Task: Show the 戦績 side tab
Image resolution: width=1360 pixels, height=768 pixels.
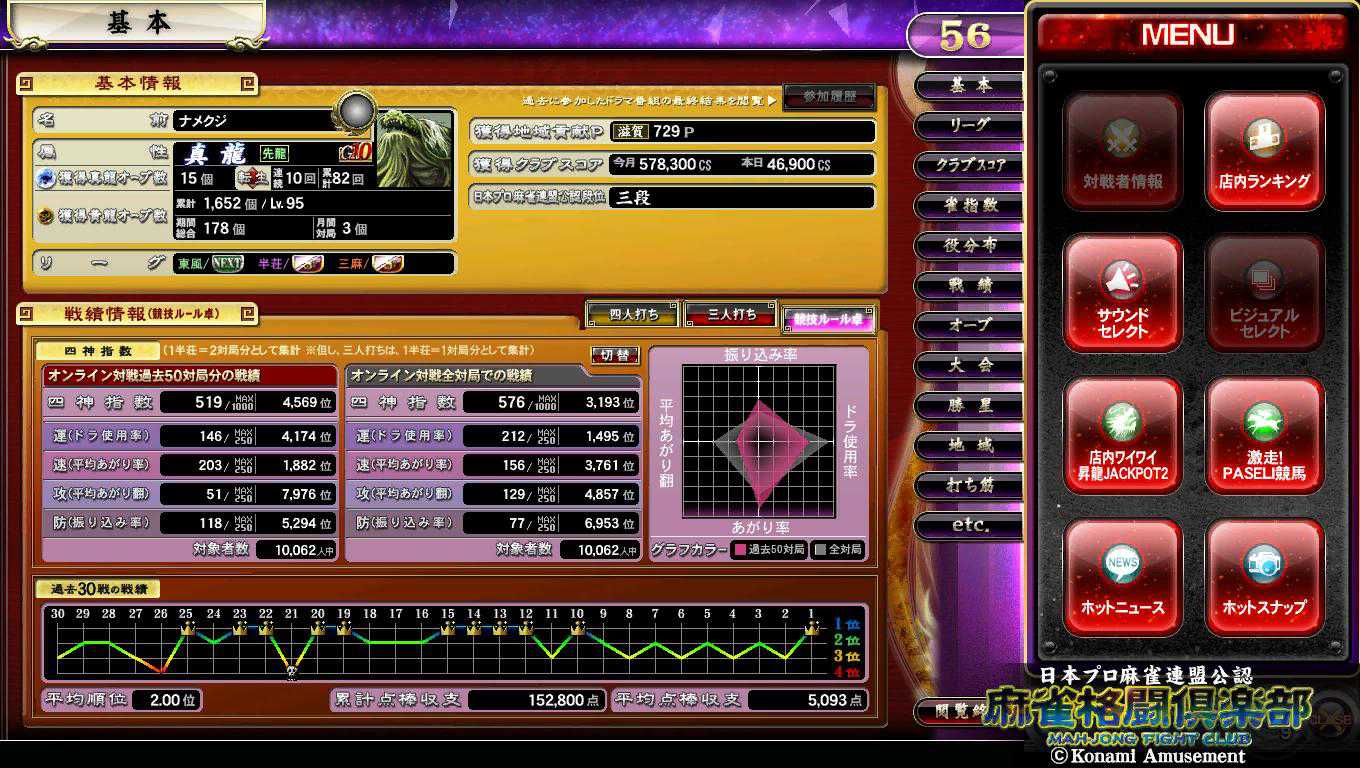Action: (x=968, y=285)
